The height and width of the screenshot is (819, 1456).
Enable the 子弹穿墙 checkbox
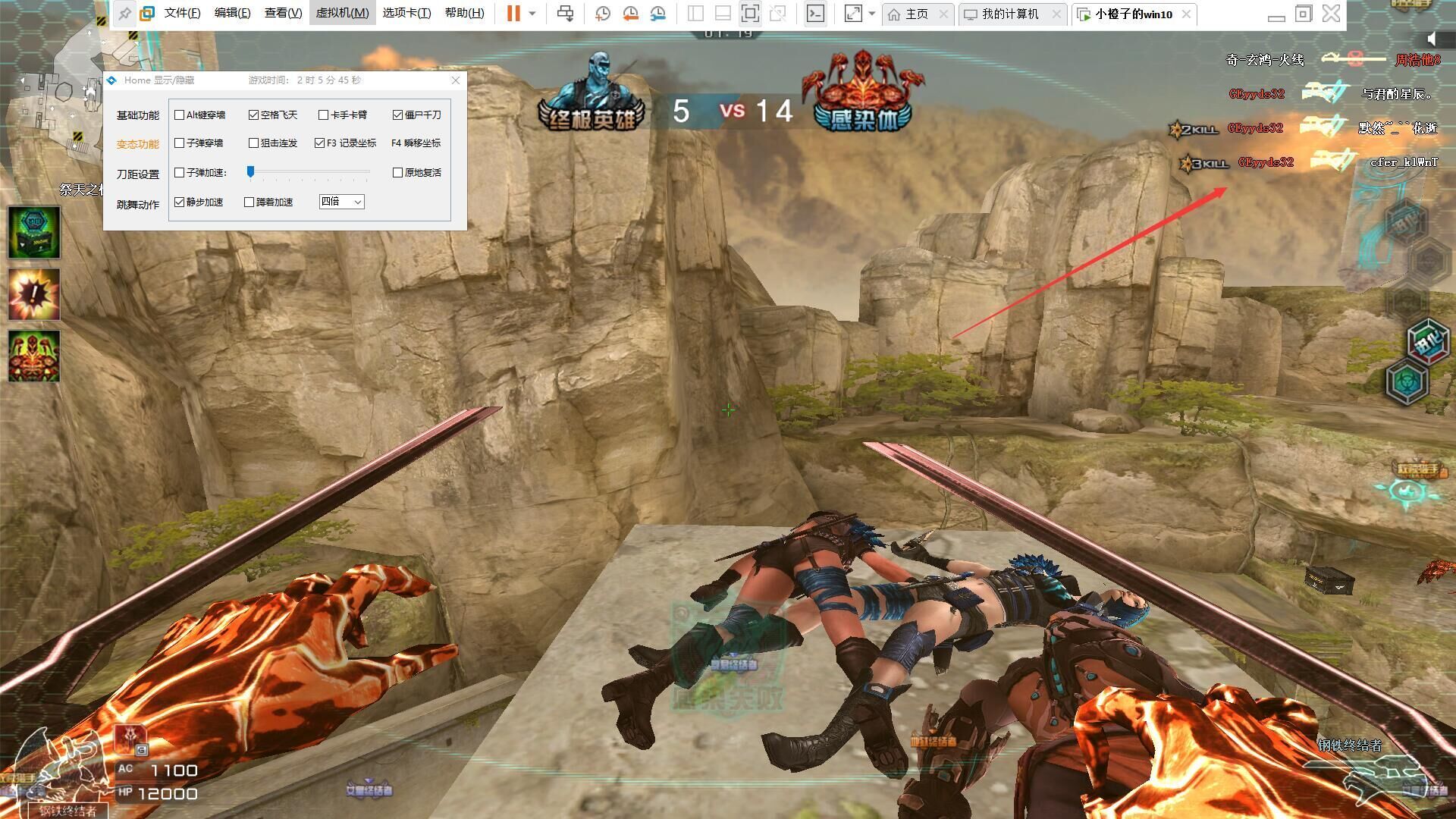(x=180, y=143)
